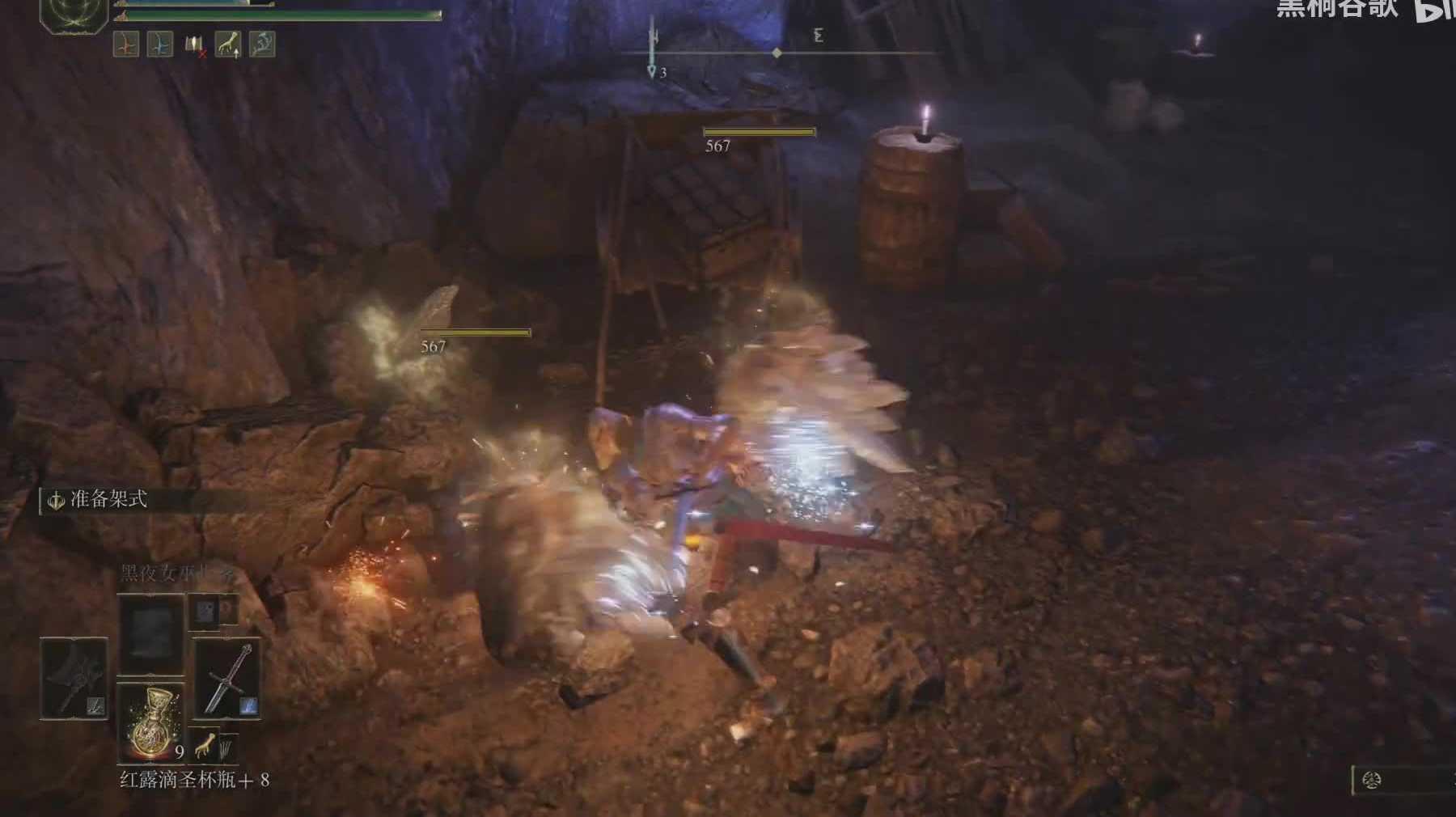1456x817 pixels.
Task: Select the dim spell memory slot
Action: [150, 633]
